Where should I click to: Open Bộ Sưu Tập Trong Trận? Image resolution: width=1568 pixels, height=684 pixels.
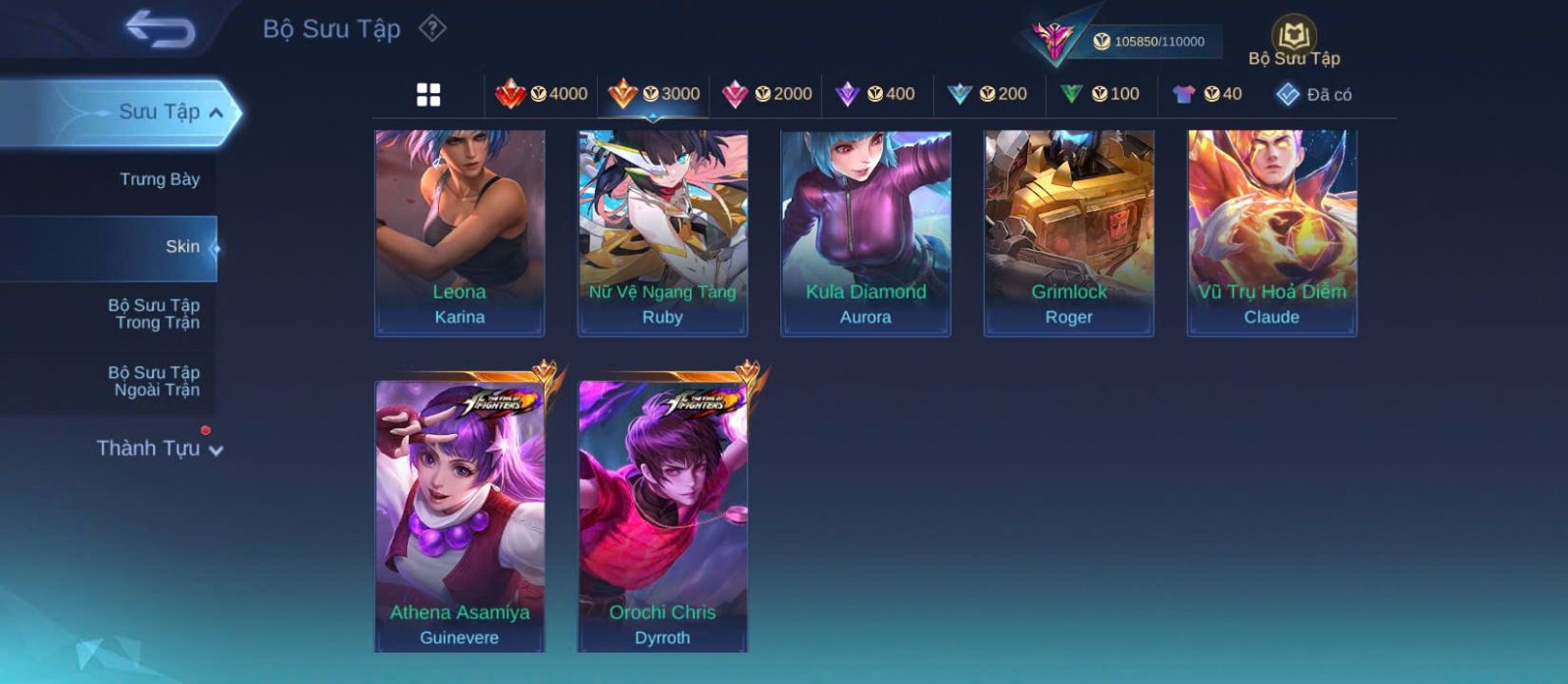pos(156,314)
